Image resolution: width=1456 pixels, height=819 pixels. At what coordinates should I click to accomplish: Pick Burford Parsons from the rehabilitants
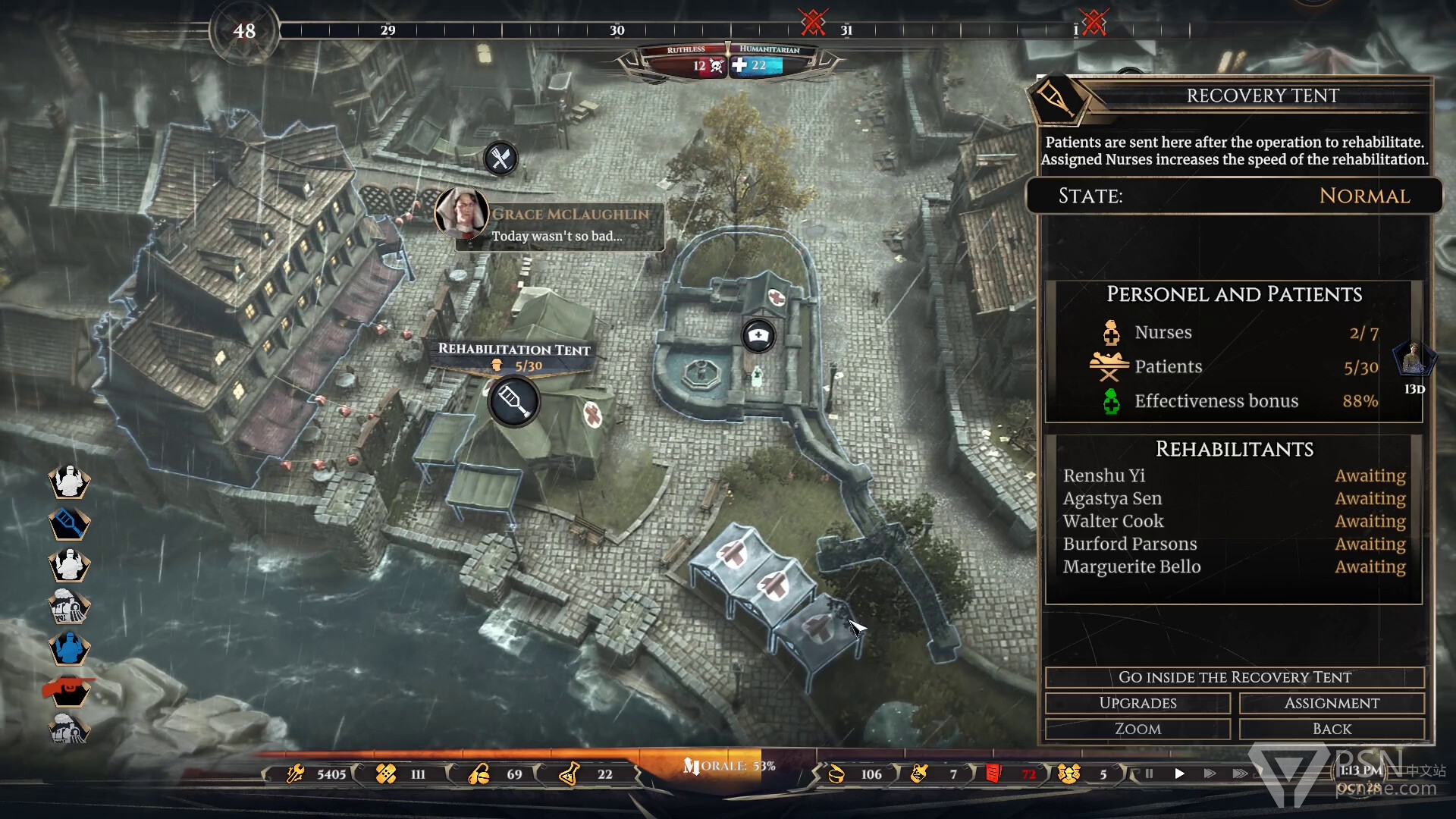[1129, 544]
